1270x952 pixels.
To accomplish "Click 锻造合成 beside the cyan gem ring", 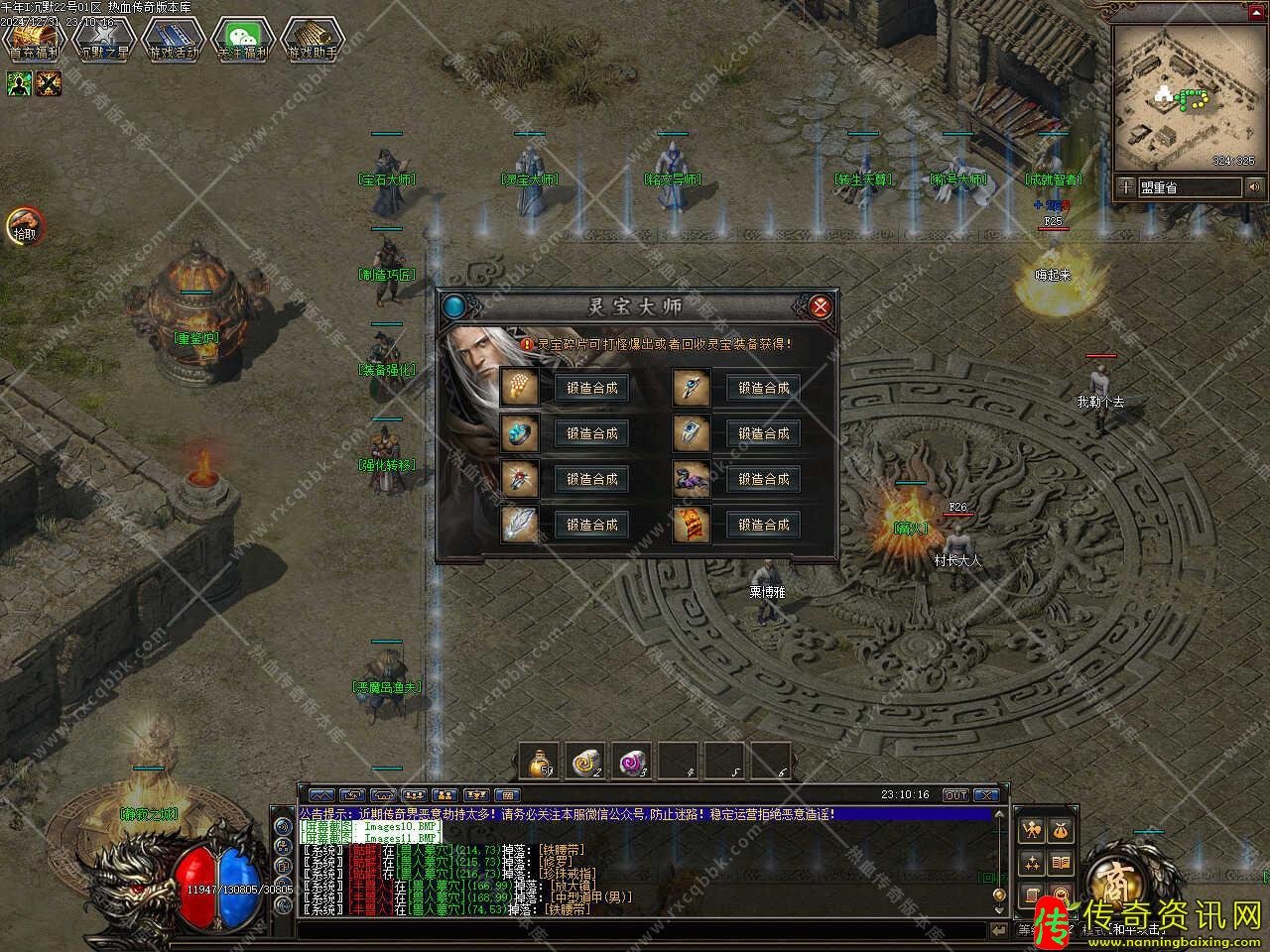I will 592,433.
